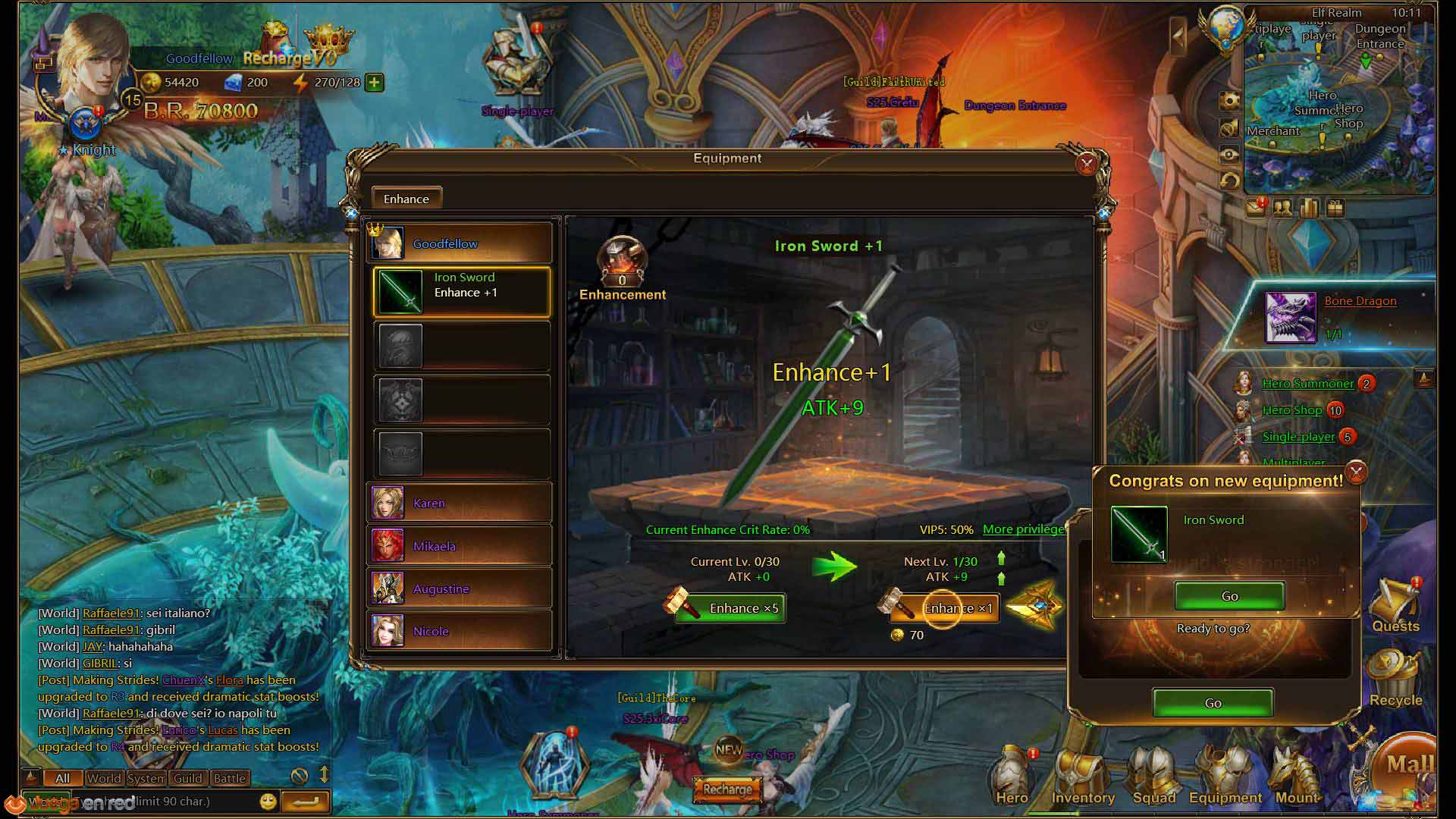Open the Hero Summoner quest link
This screenshot has height=819, width=1456.
point(1307,384)
